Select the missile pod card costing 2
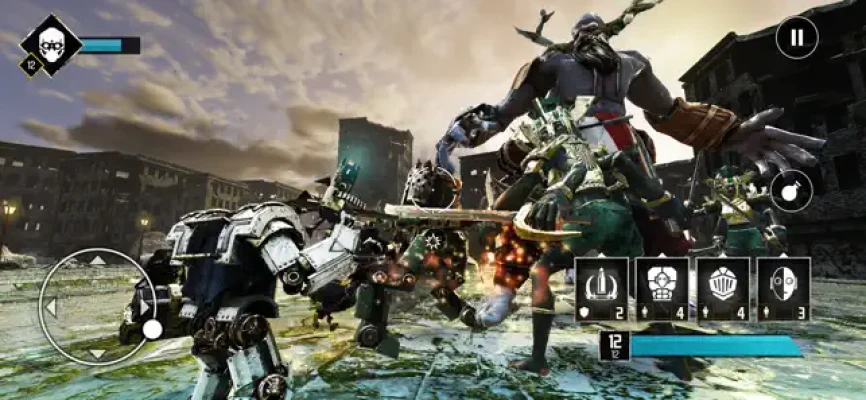The image size is (866, 400). 602,289
